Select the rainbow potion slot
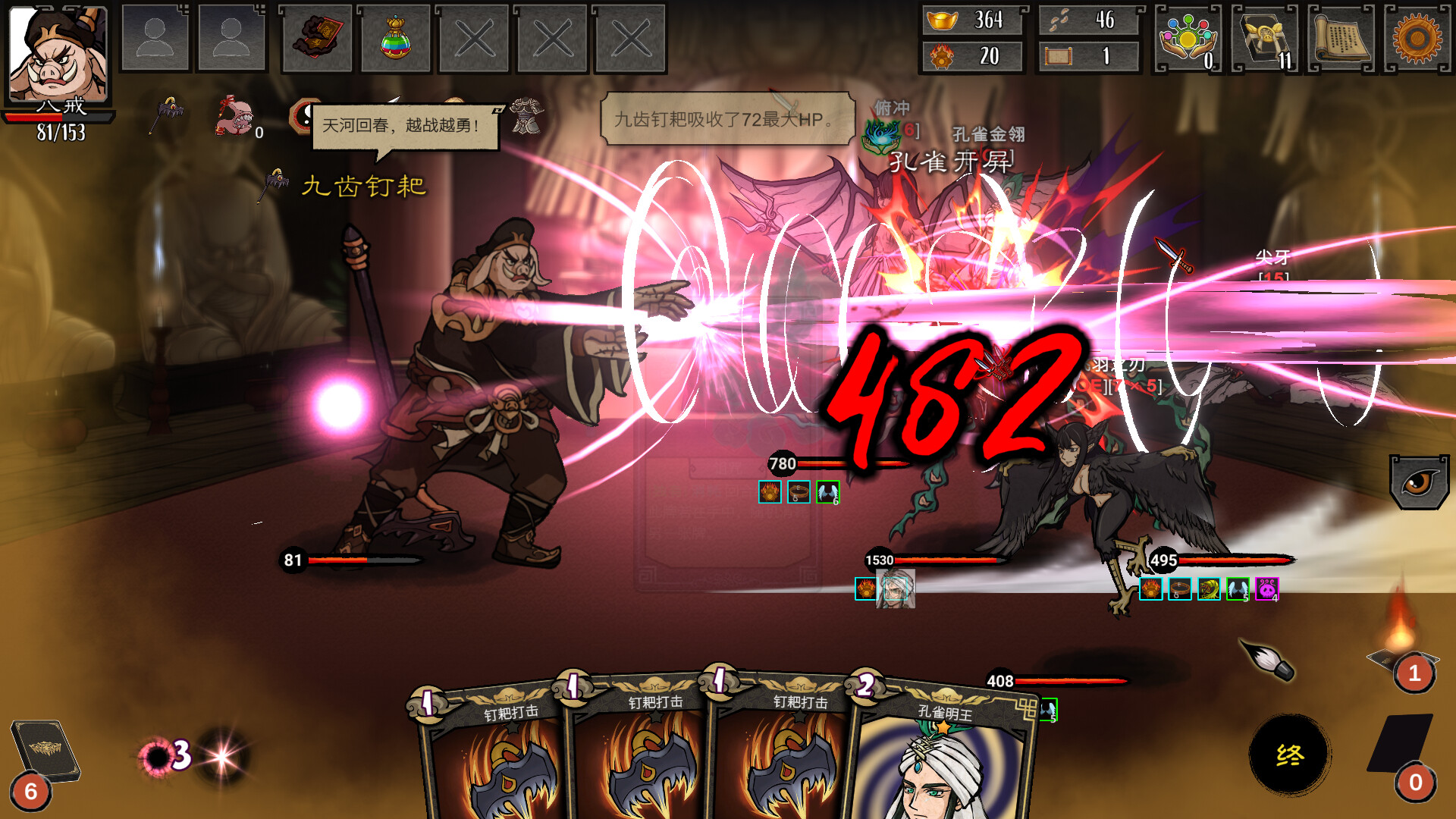 (x=395, y=39)
